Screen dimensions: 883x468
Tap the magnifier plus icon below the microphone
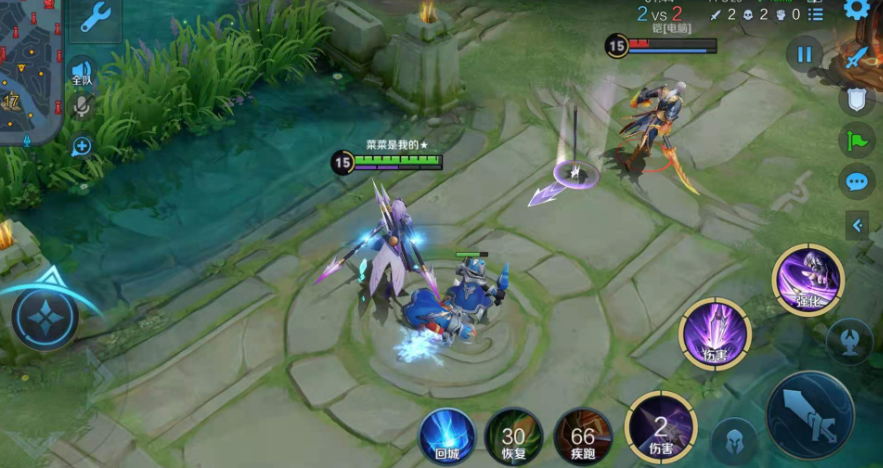click(81, 147)
